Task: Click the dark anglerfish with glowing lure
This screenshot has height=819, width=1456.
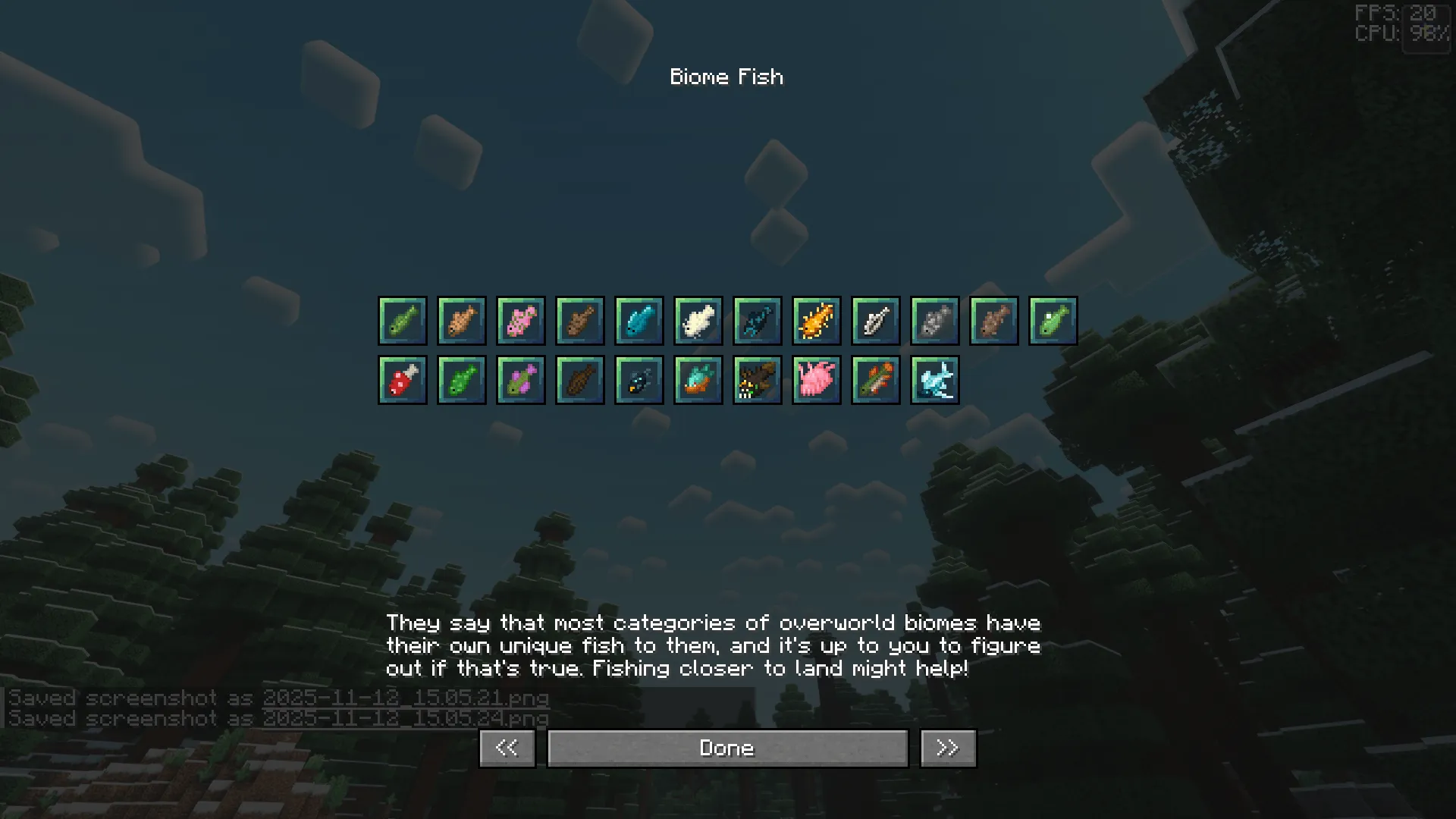Action: (757, 379)
